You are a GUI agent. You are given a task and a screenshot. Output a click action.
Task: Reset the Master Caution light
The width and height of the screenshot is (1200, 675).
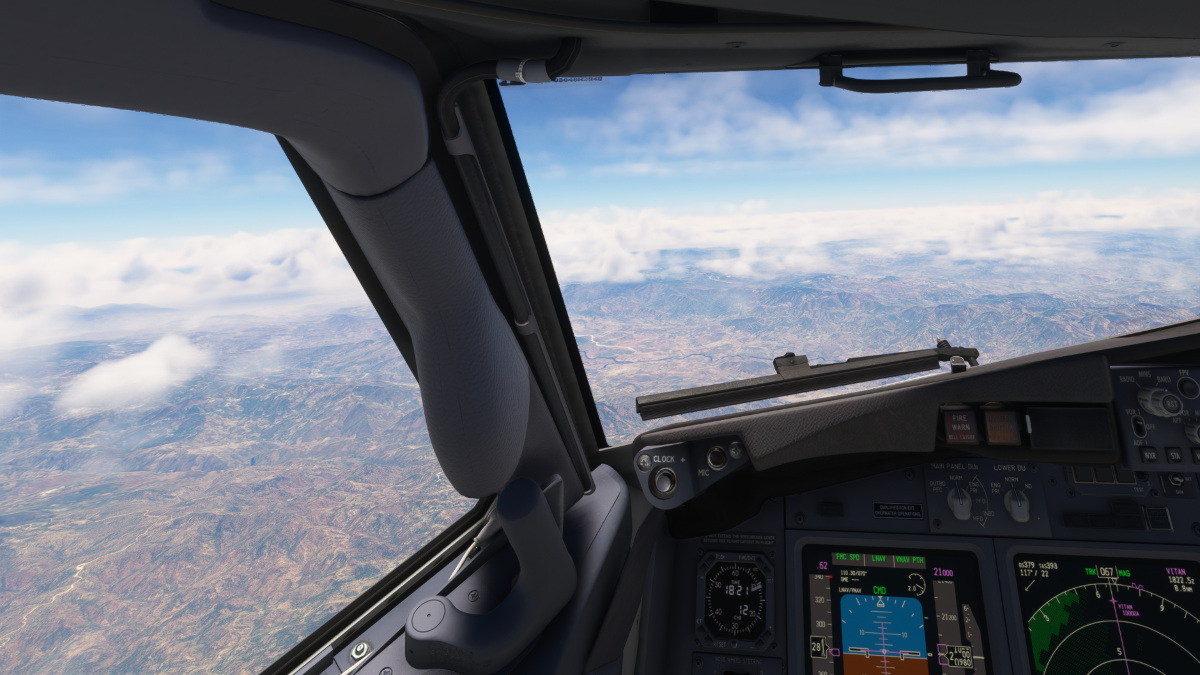1002,427
